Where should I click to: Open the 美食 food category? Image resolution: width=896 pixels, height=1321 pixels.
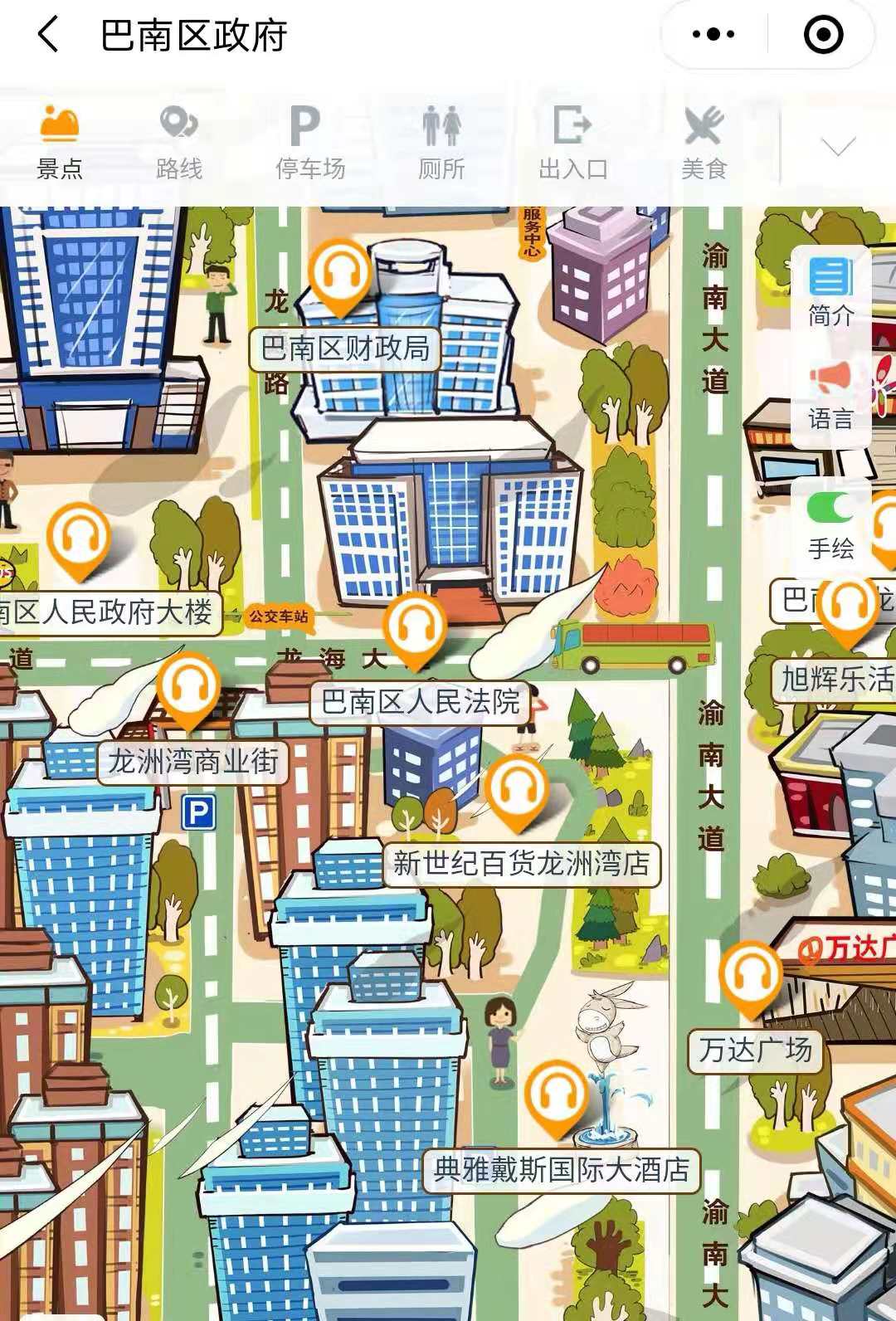coord(704,144)
